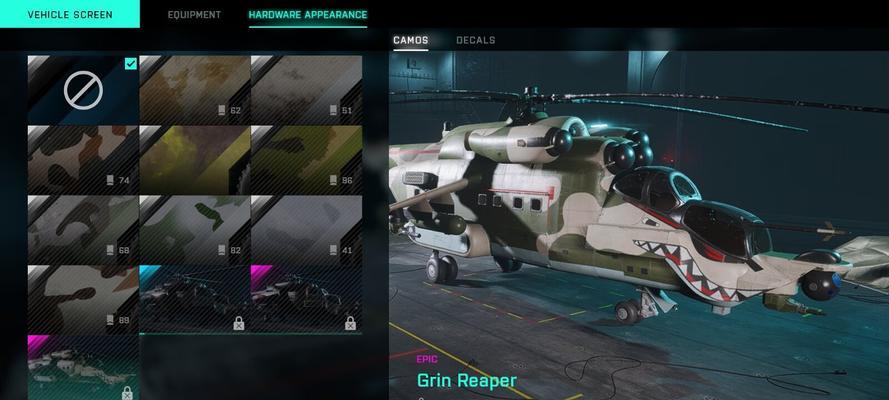This screenshot has height=400, width=889.
Task: Select the camo tile numbered 41
Action: [306, 229]
